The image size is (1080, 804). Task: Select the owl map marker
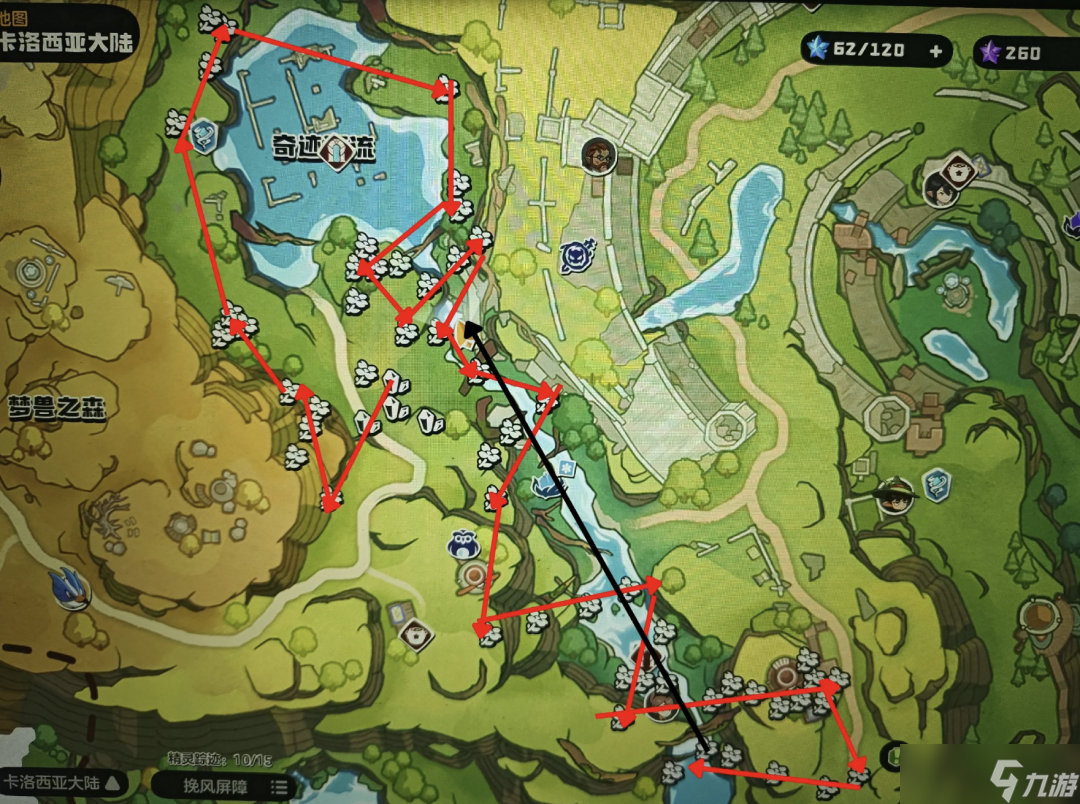[464, 543]
